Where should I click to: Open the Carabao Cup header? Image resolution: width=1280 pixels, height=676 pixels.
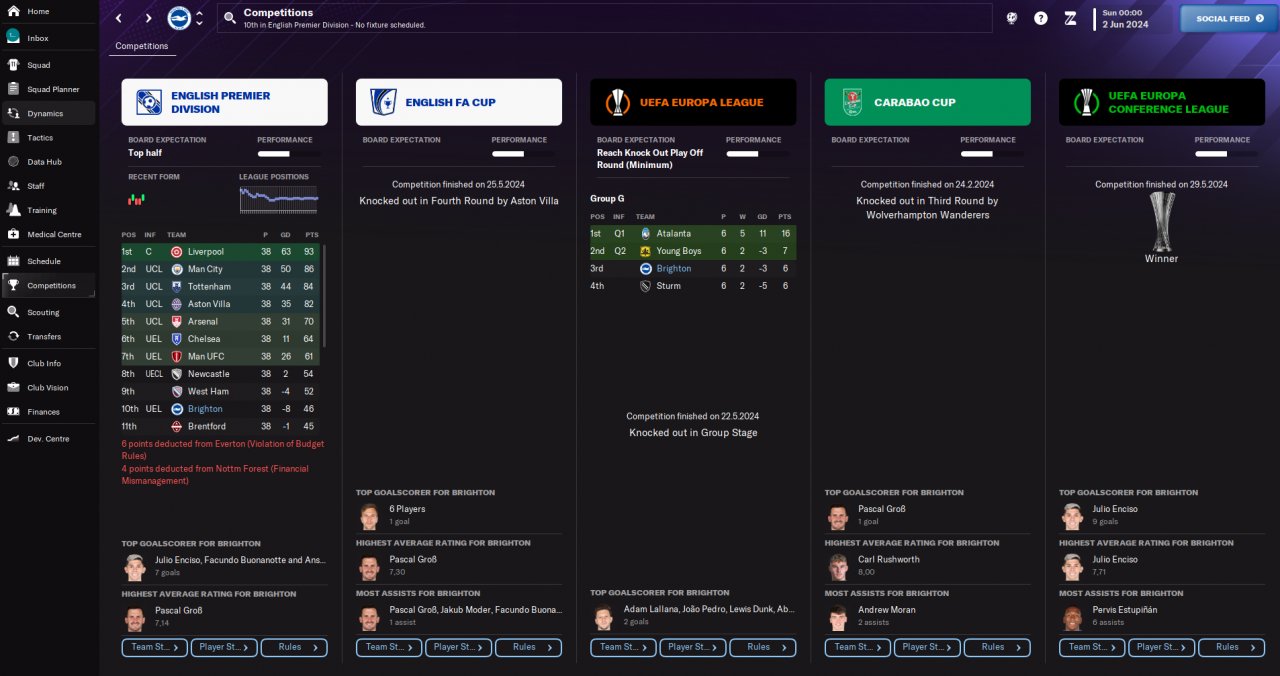pos(927,102)
